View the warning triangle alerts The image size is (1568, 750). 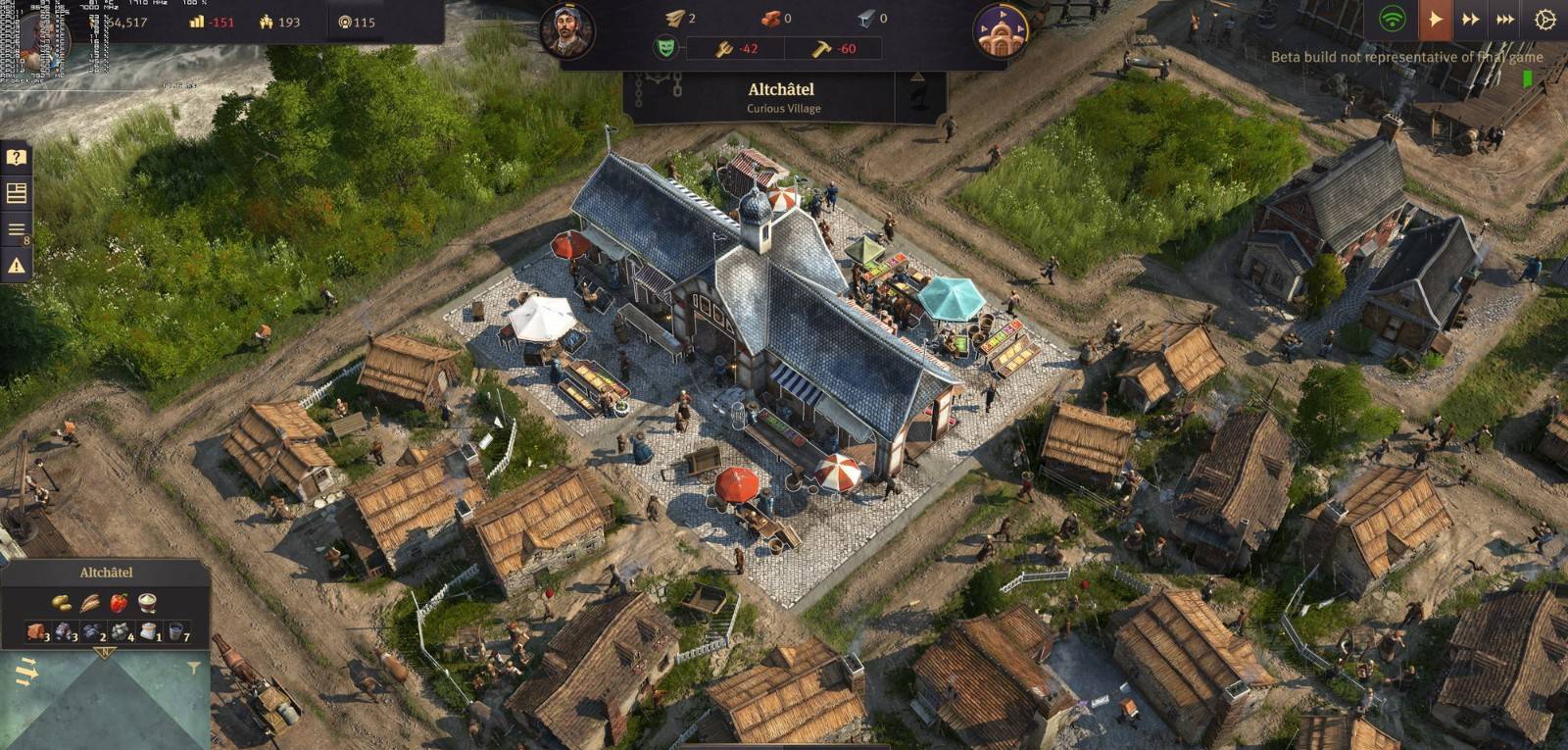click(17, 266)
